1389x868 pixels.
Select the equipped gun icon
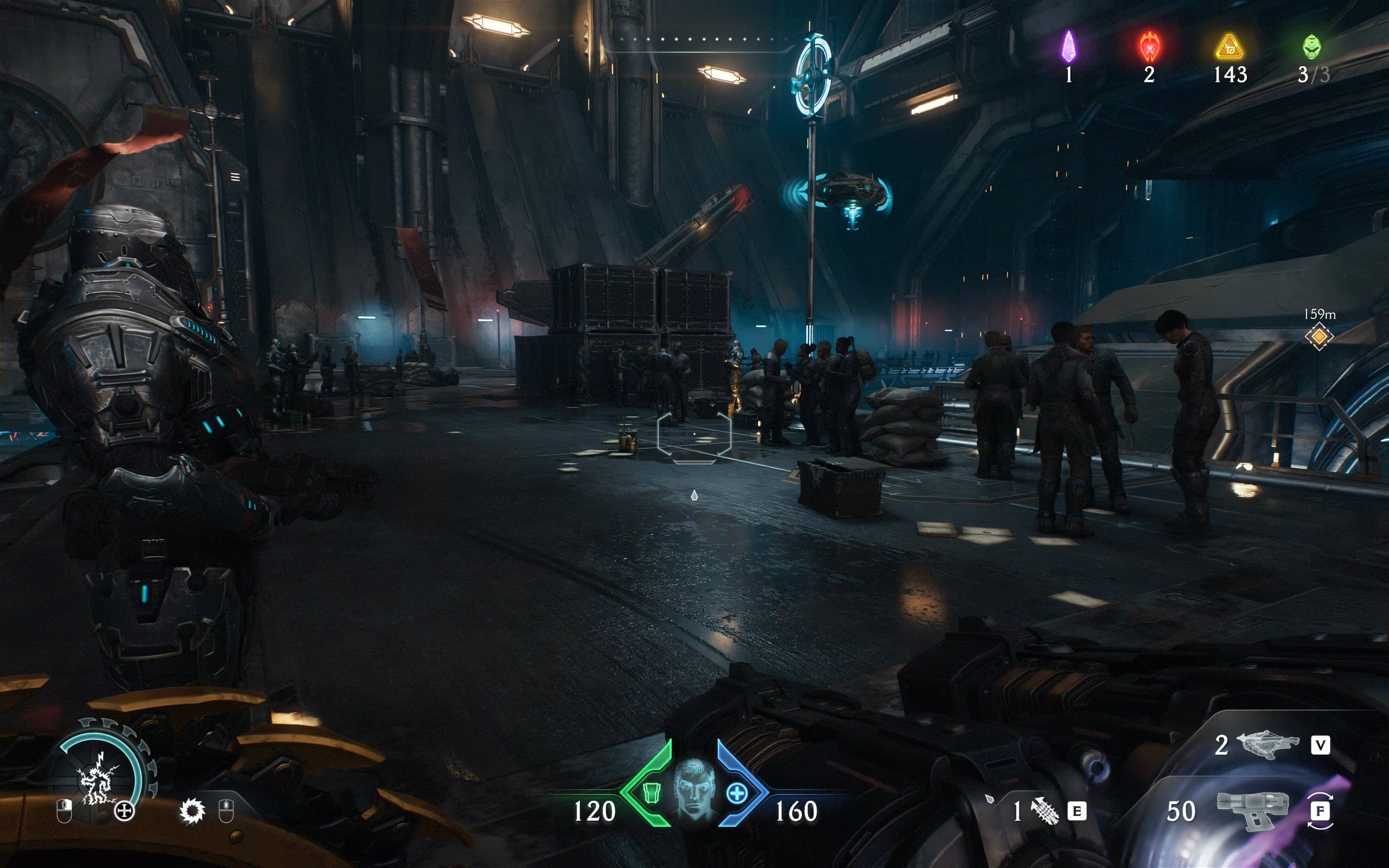pos(1252,810)
